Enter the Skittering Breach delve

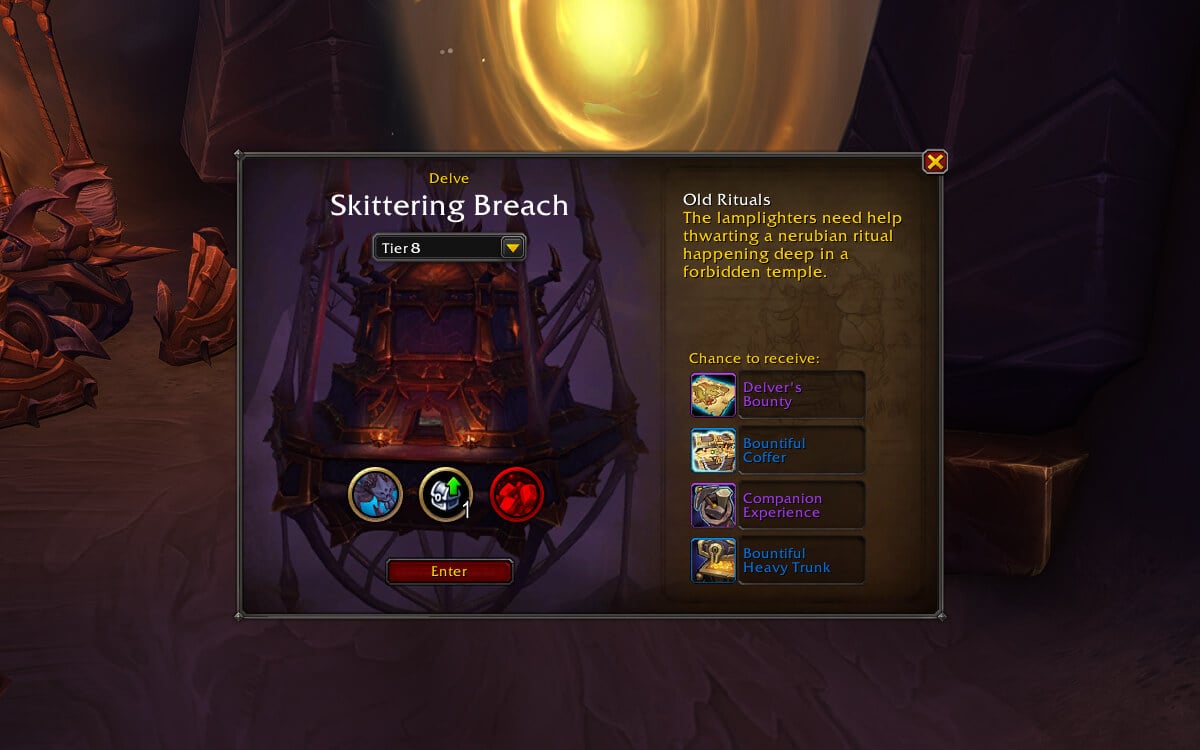[x=449, y=571]
